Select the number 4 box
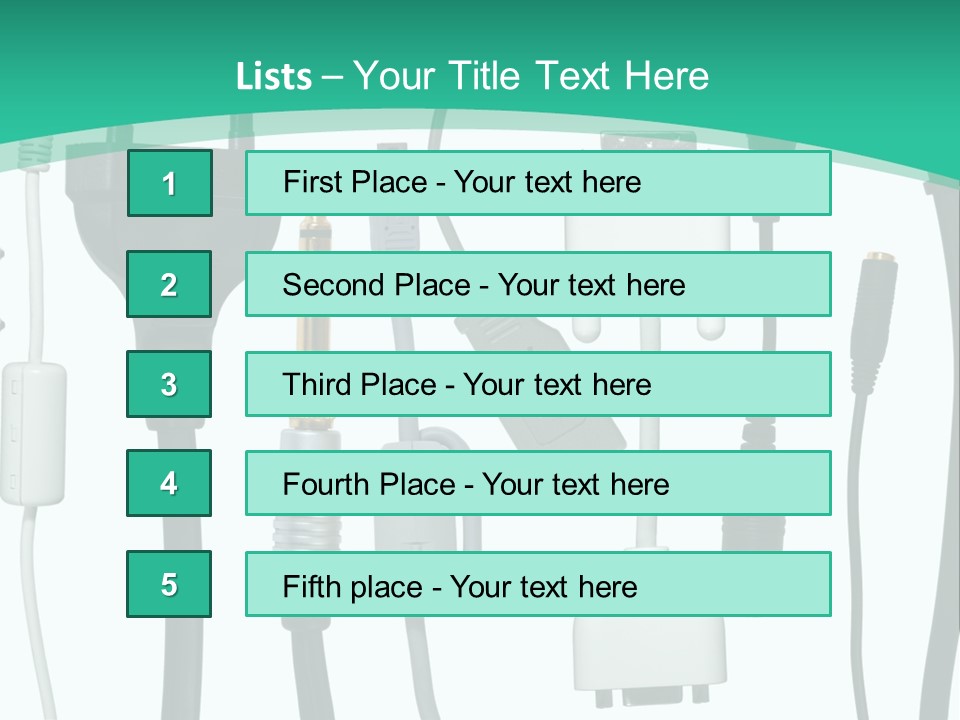Viewport: 960px width, 720px height. click(169, 483)
